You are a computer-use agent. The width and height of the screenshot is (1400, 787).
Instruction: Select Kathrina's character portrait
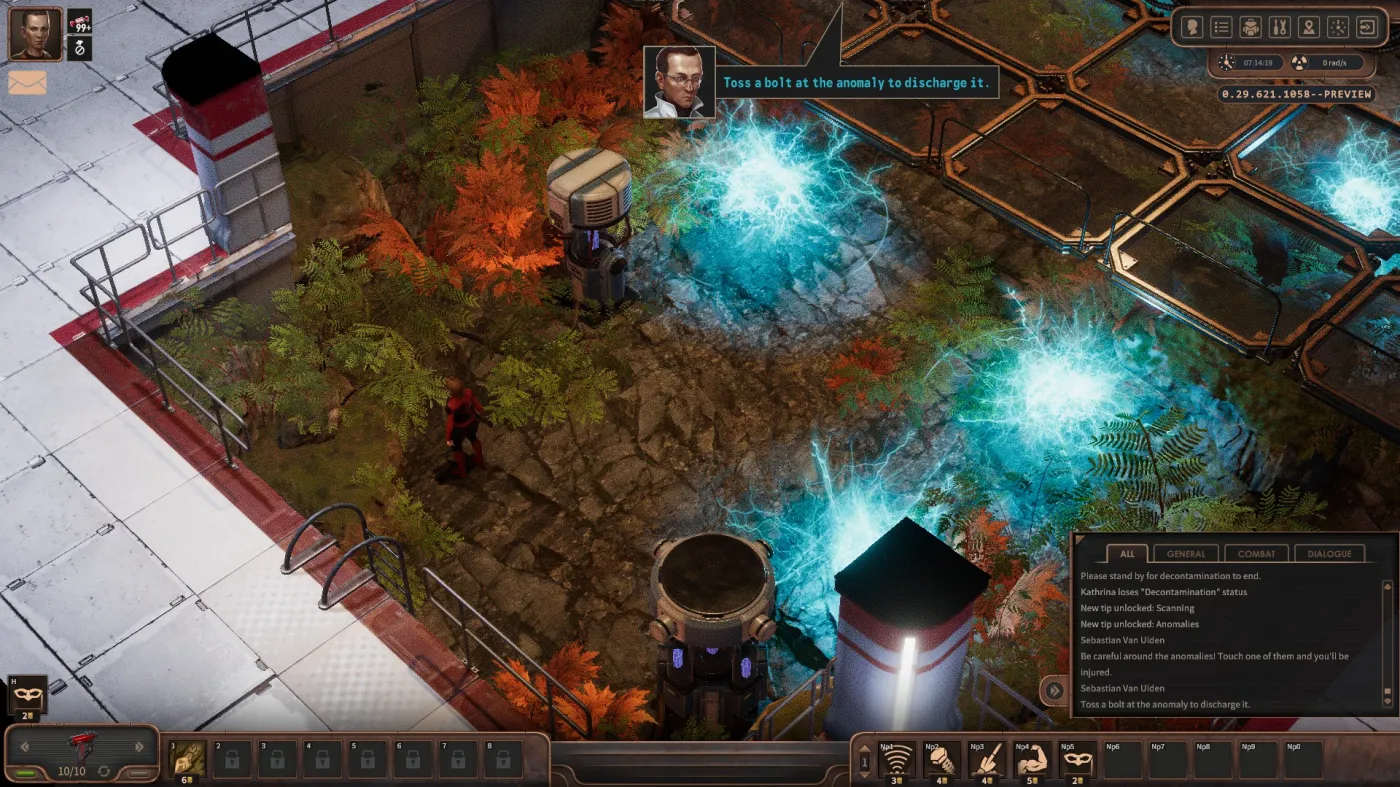point(35,34)
